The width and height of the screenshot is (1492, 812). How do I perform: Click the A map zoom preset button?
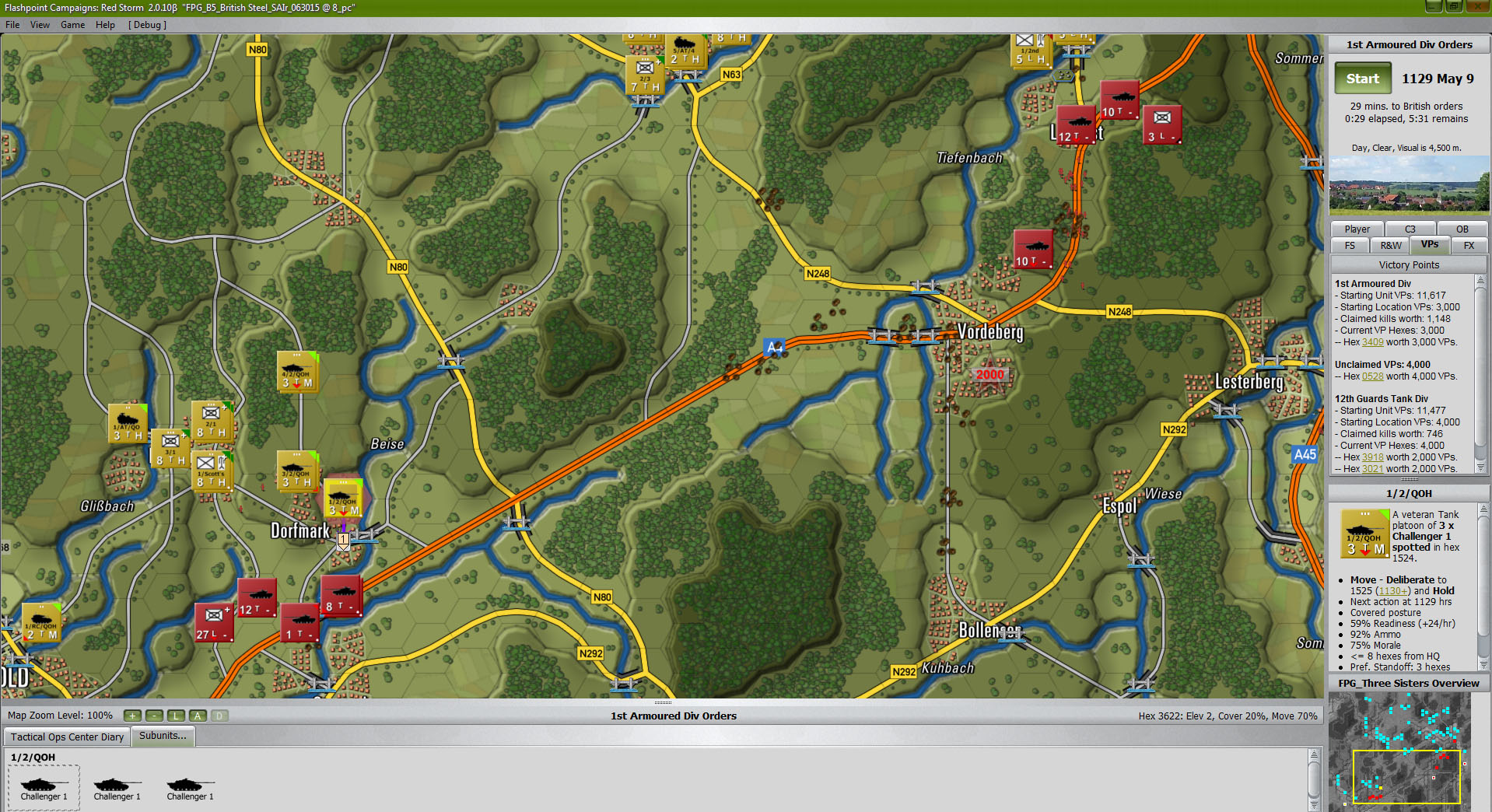(198, 716)
